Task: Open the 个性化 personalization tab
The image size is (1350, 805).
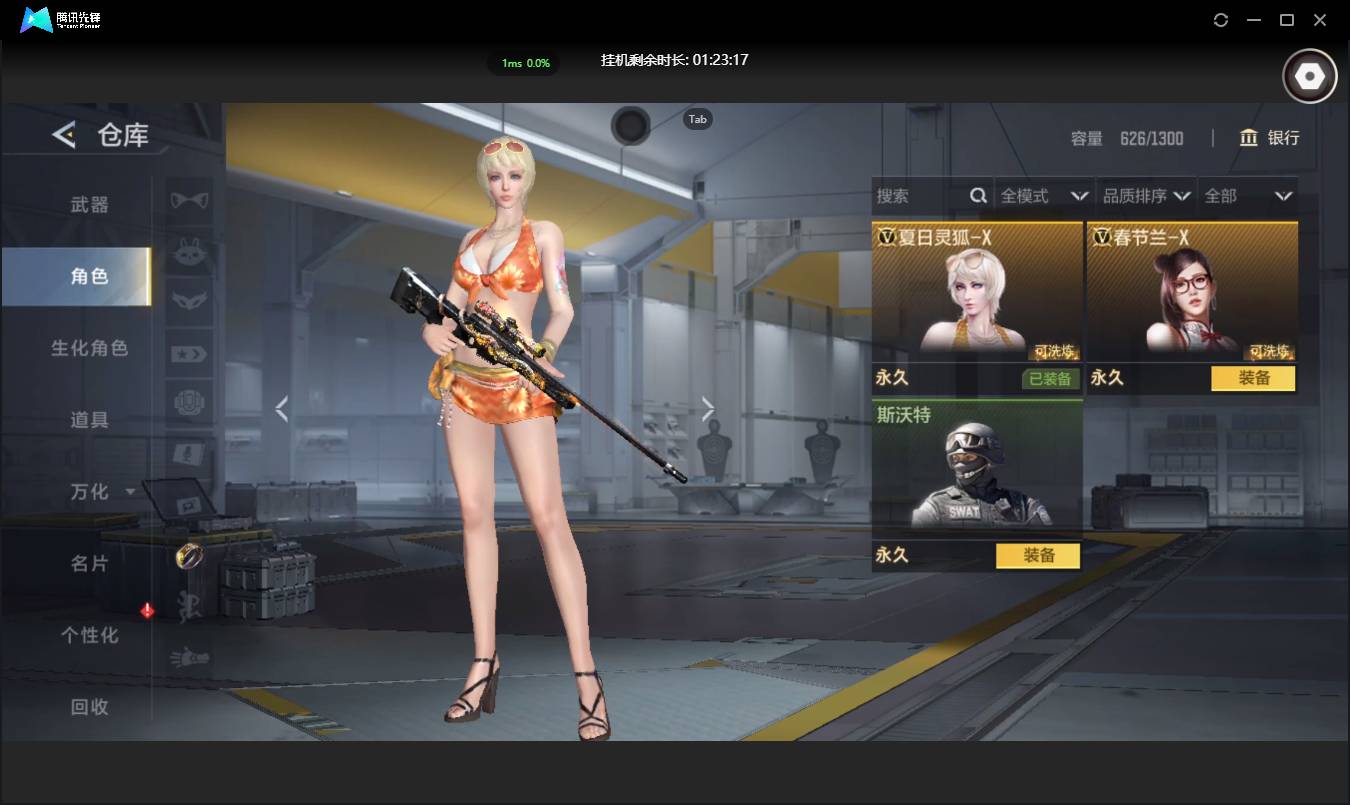Action: click(x=89, y=635)
